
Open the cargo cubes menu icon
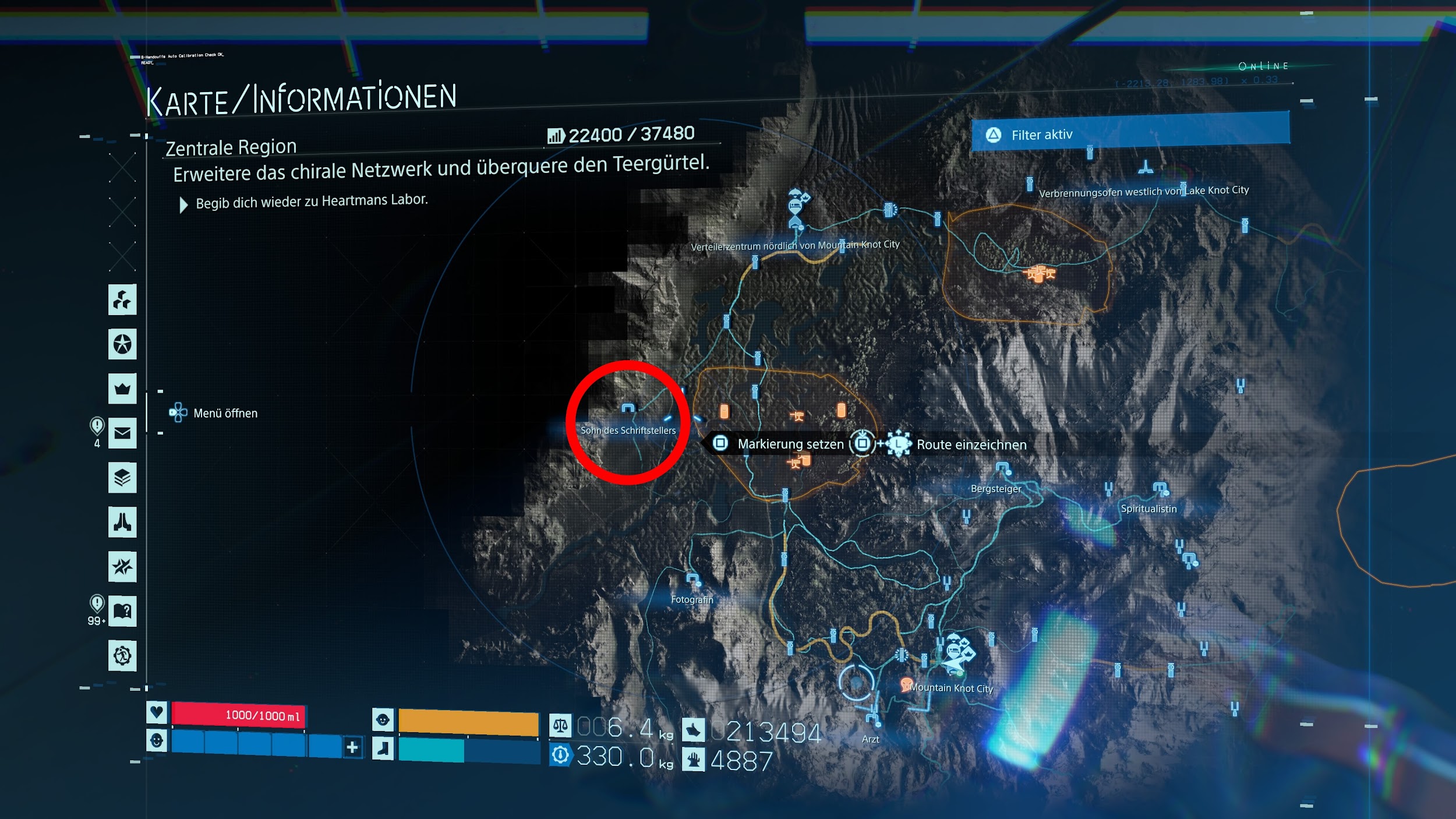click(x=122, y=300)
